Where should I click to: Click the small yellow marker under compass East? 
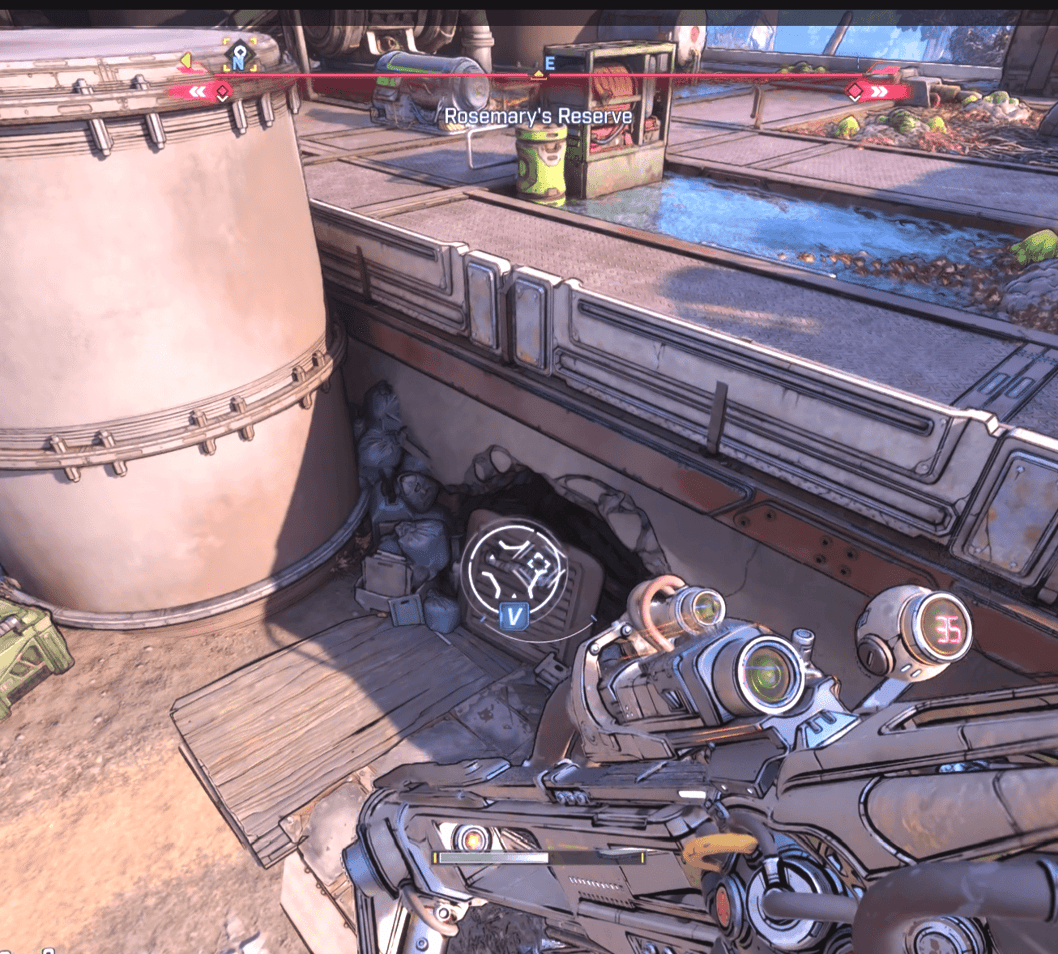tap(539, 74)
